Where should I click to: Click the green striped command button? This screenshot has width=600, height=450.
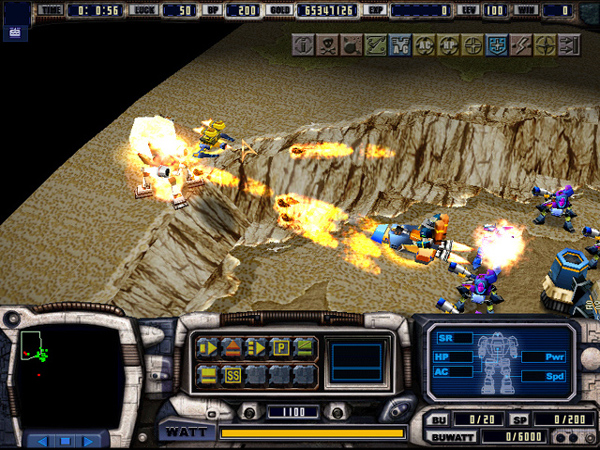305,348
